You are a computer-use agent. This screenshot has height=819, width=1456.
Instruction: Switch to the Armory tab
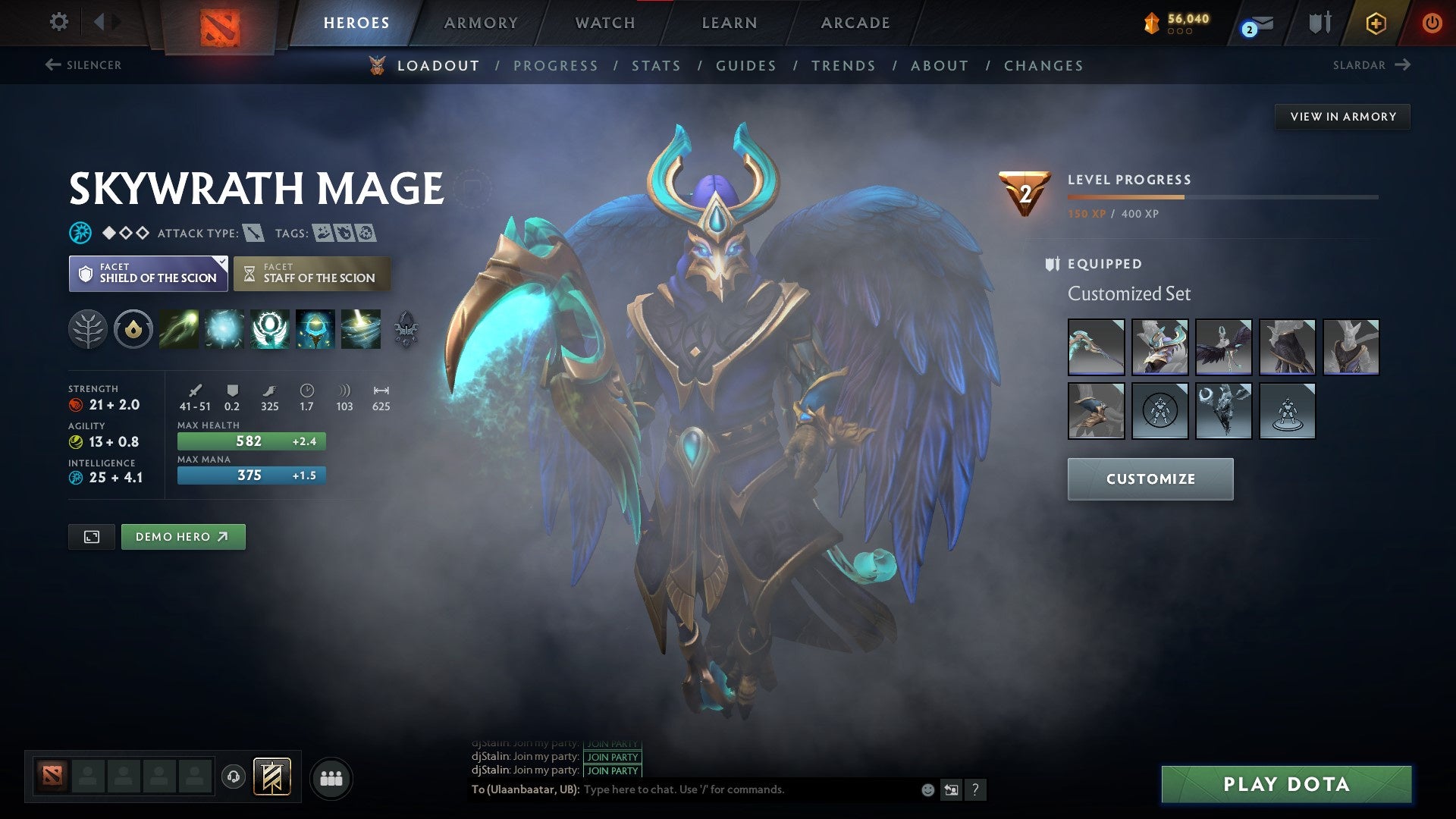481,23
